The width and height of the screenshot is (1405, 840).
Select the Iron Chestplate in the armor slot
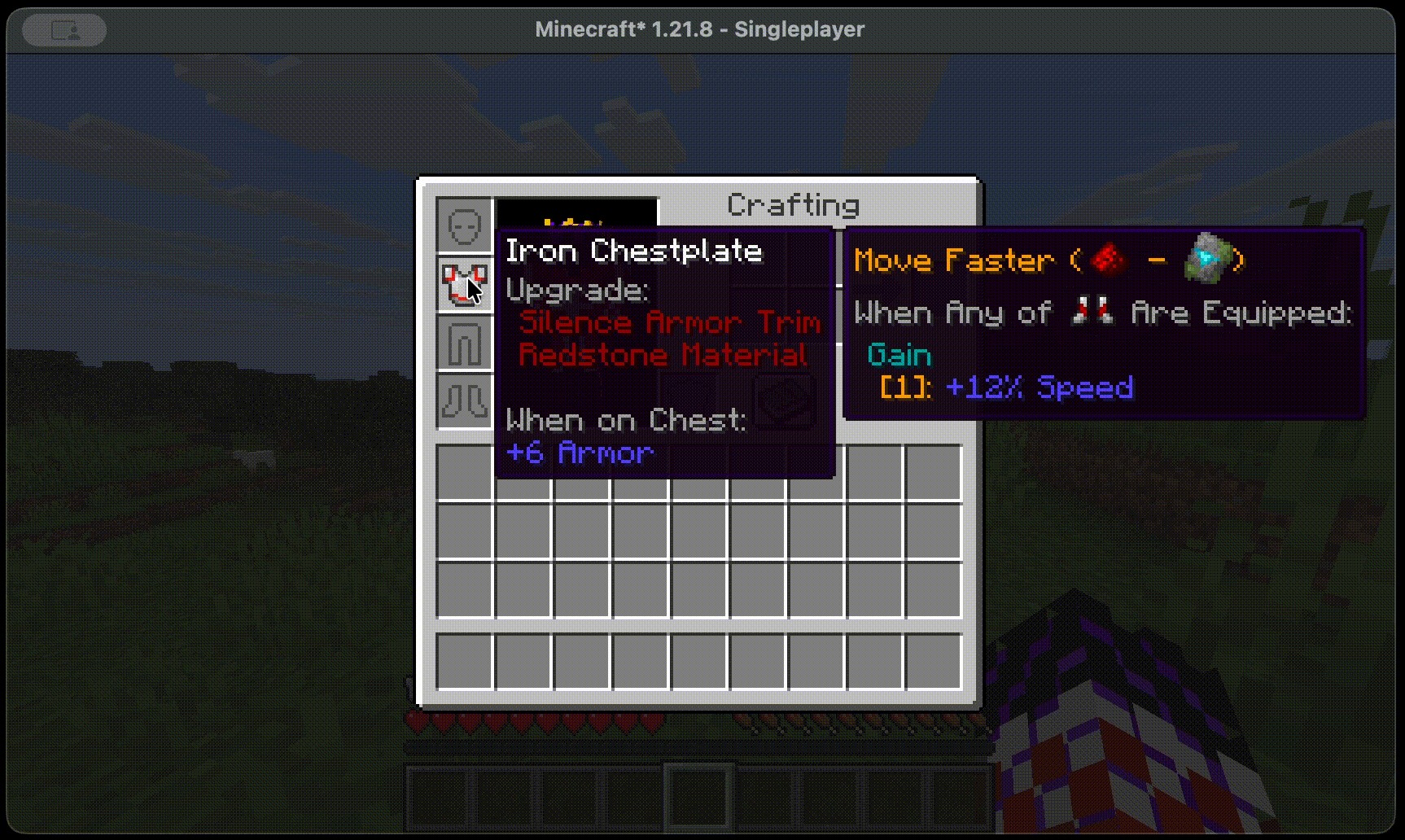pyautogui.click(x=465, y=283)
